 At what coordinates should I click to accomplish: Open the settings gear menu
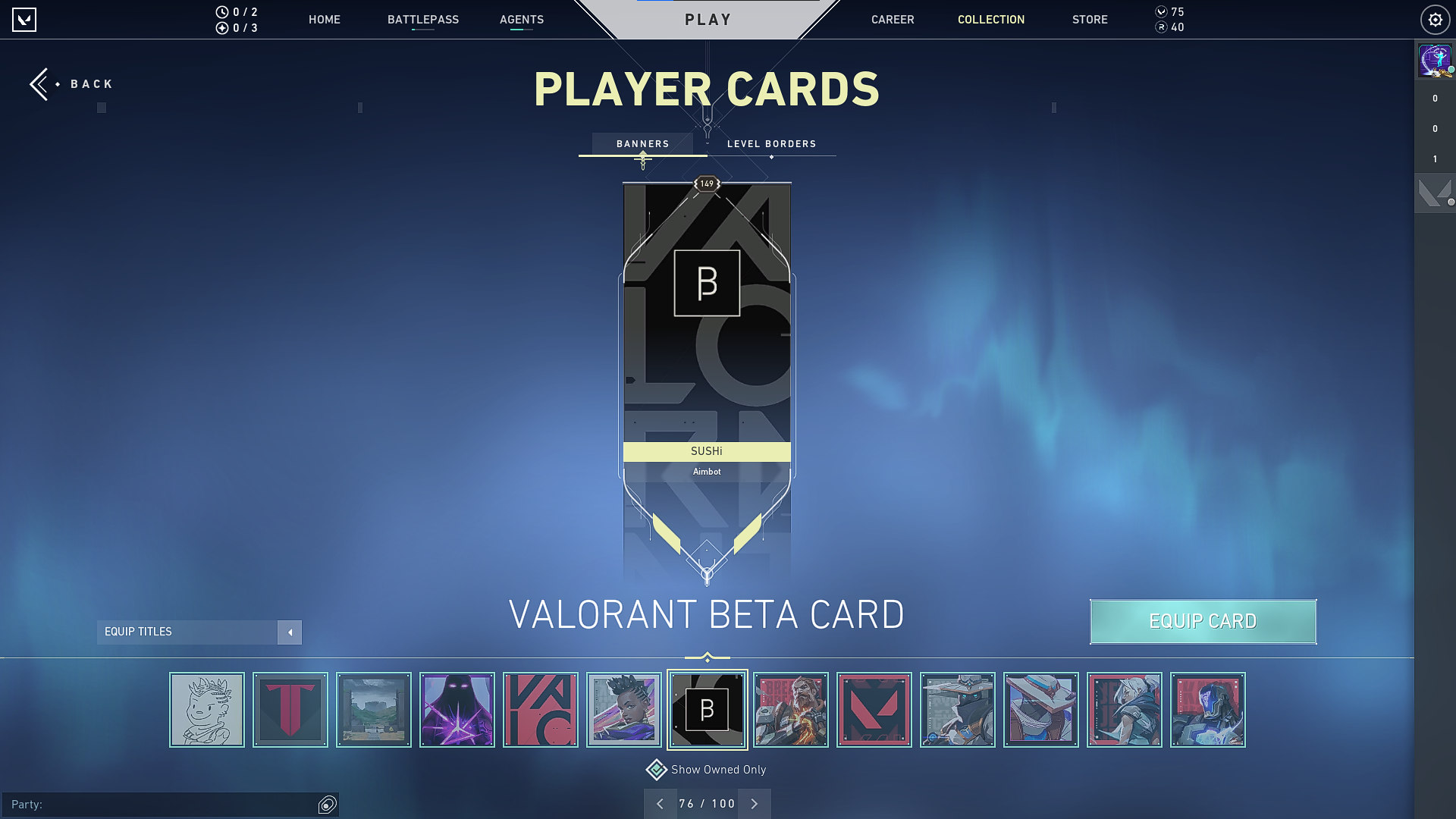(1435, 19)
